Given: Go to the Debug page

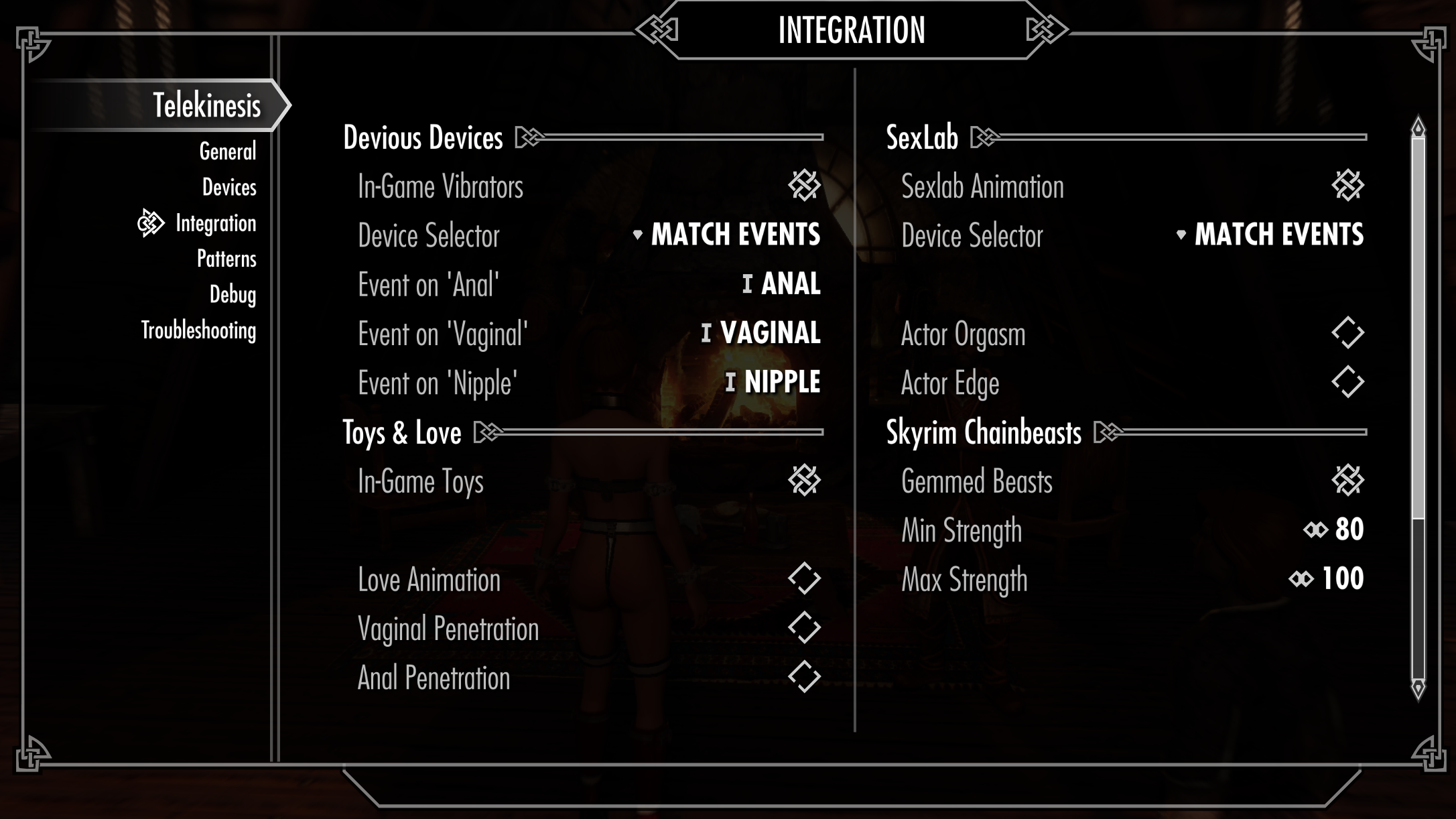Looking at the screenshot, I should pos(233,295).
